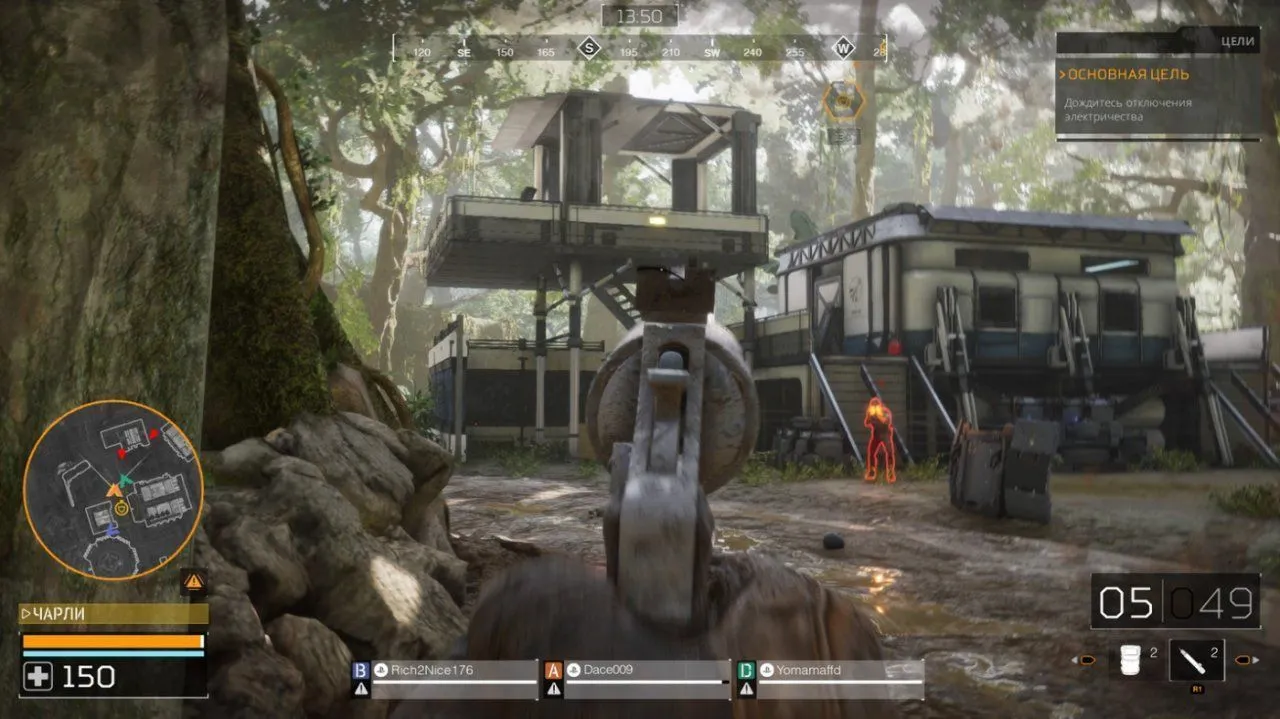Screen dimensions: 1280x719
Task: Choose teammate Yomamaffd in the squad list
Action: pyautogui.click(x=828, y=670)
